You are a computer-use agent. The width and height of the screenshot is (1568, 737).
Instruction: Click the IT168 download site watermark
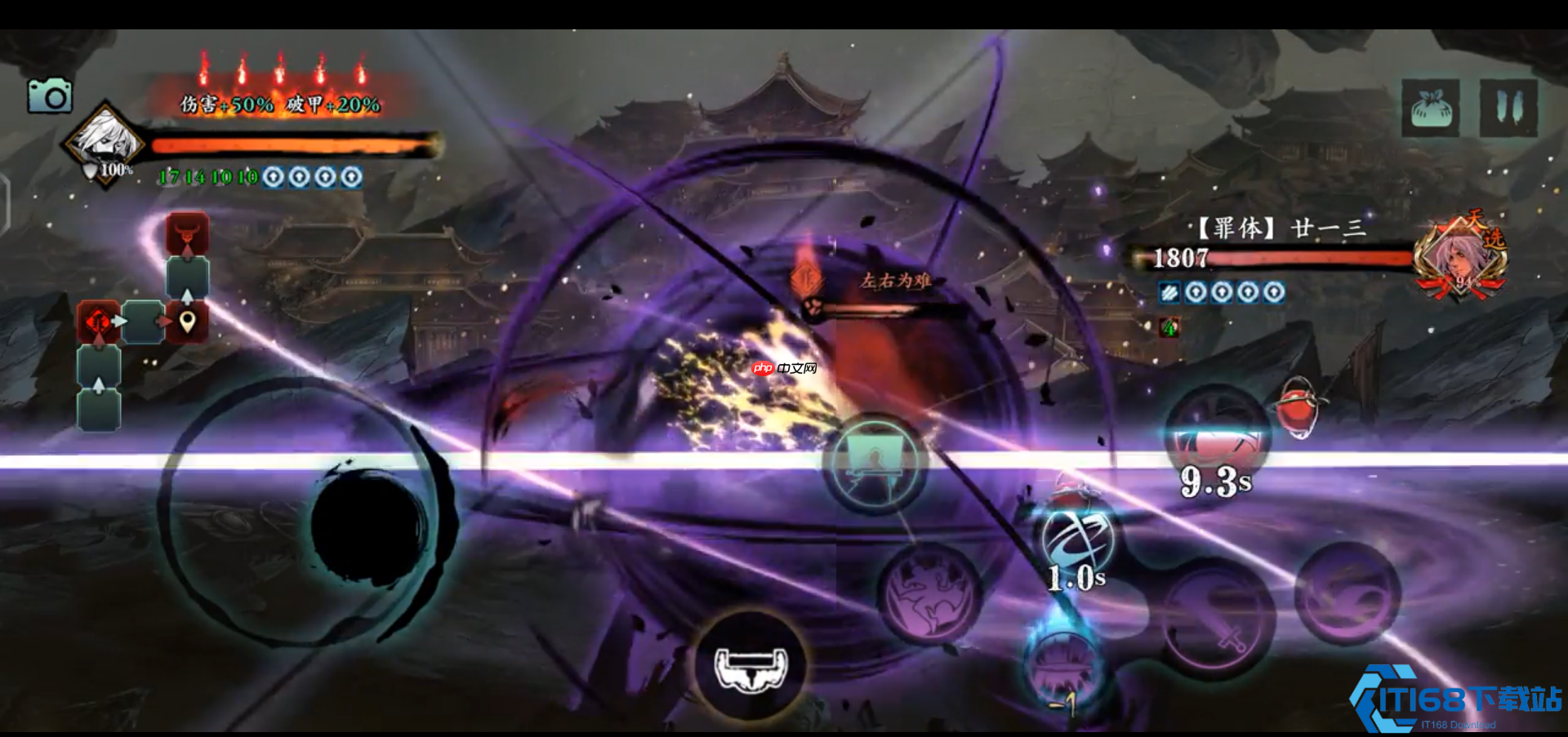pos(1458,701)
